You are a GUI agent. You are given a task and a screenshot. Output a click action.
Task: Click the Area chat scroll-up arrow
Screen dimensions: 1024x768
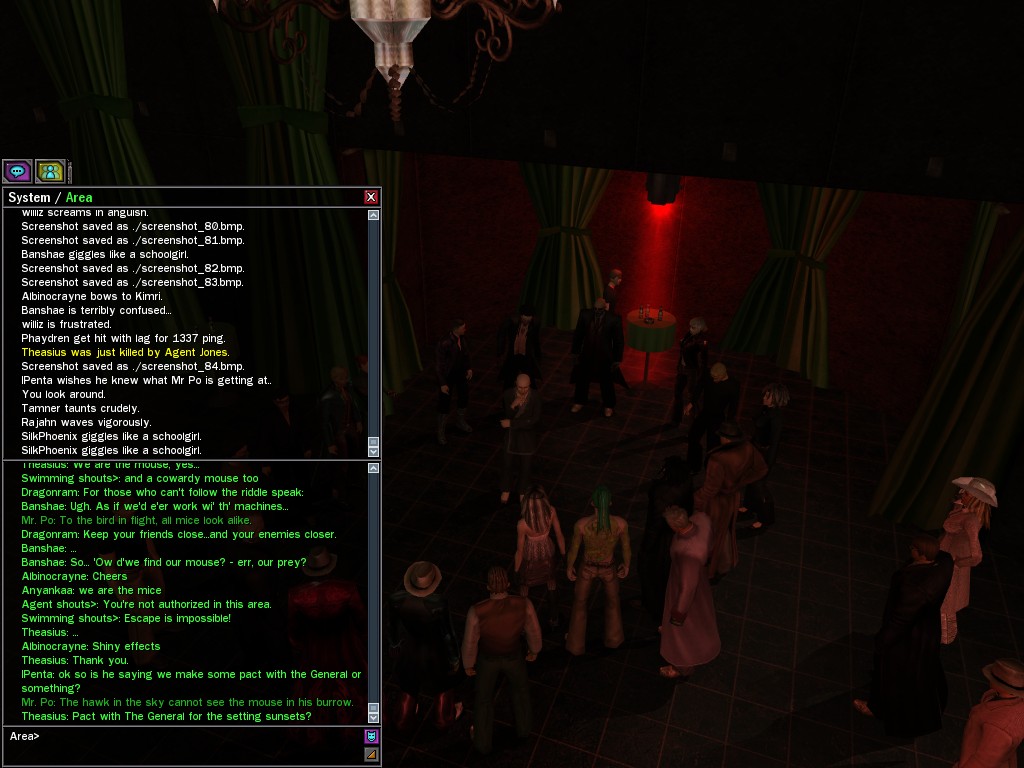374,468
